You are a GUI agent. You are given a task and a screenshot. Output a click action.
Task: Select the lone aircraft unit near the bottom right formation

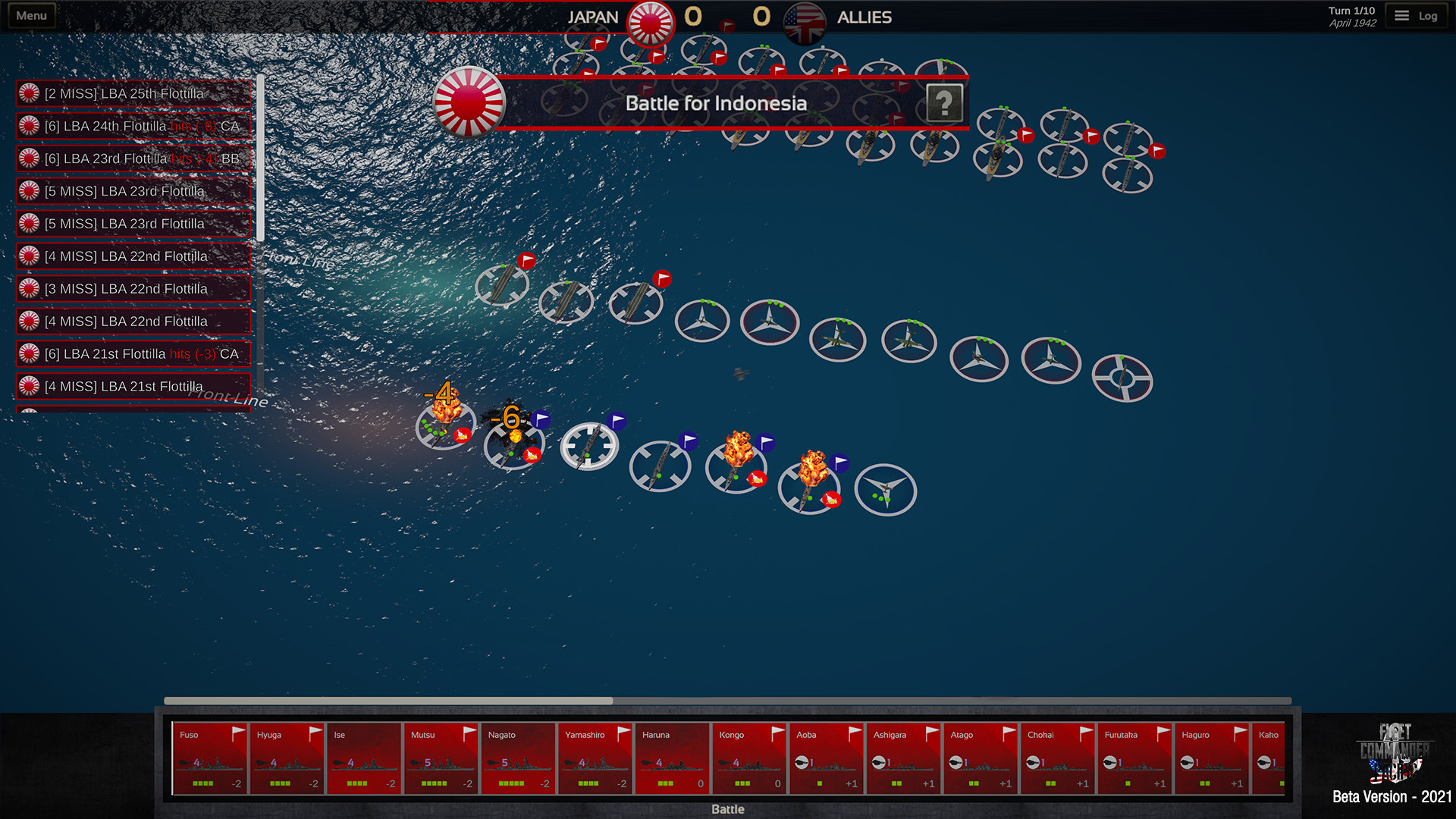[886, 491]
